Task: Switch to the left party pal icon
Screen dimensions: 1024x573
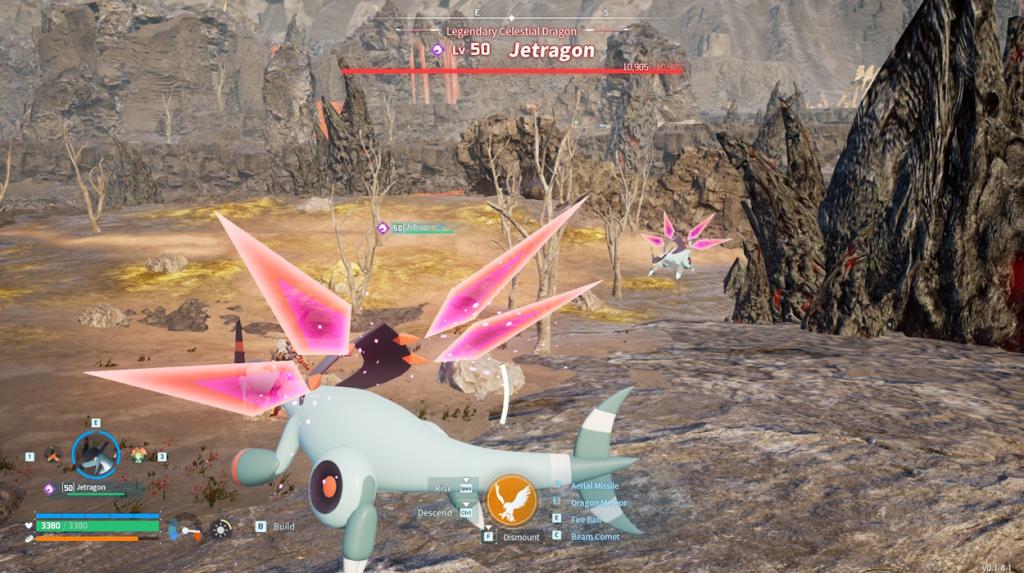Action: tap(53, 455)
